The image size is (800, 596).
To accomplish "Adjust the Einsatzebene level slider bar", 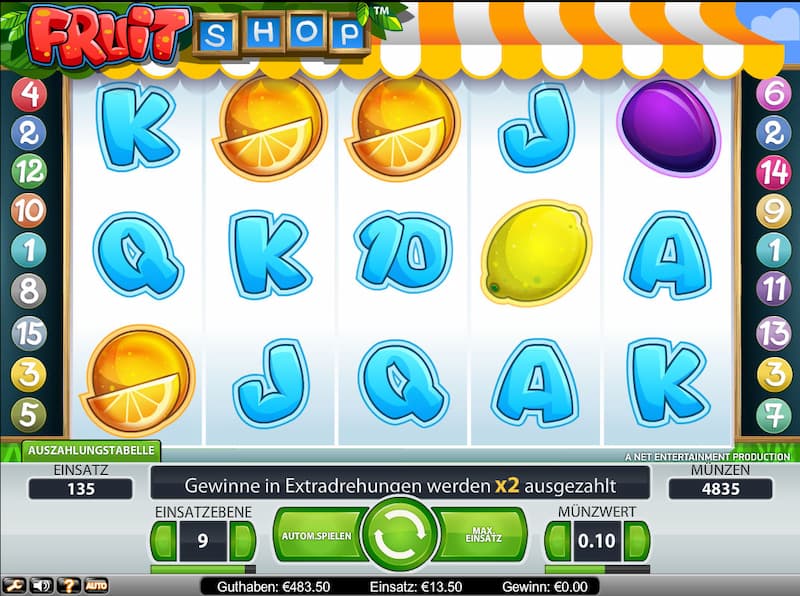I will coord(201,569).
